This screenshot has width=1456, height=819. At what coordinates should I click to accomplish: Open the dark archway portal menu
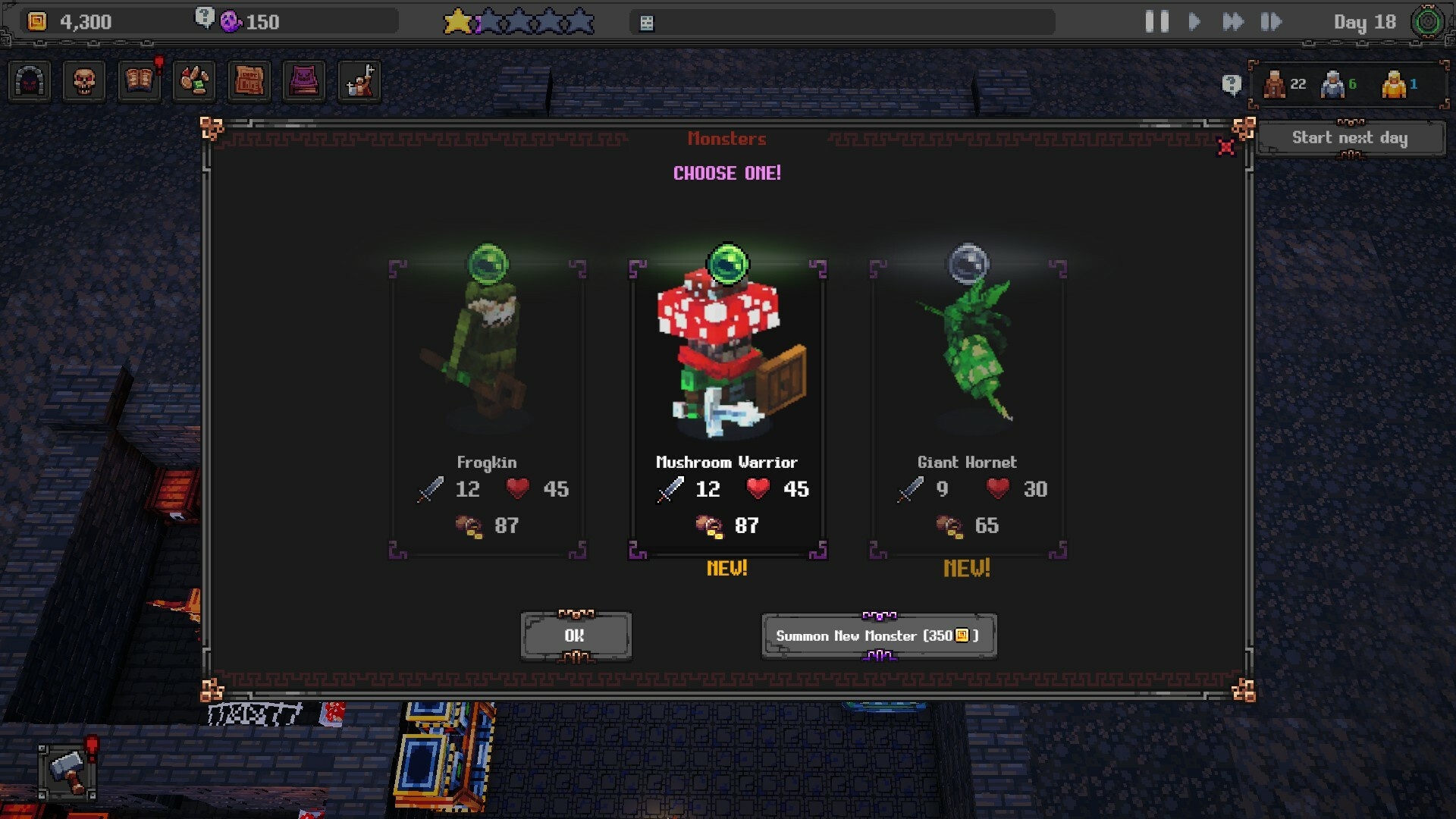pyautogui.click(x=30, y=81)
